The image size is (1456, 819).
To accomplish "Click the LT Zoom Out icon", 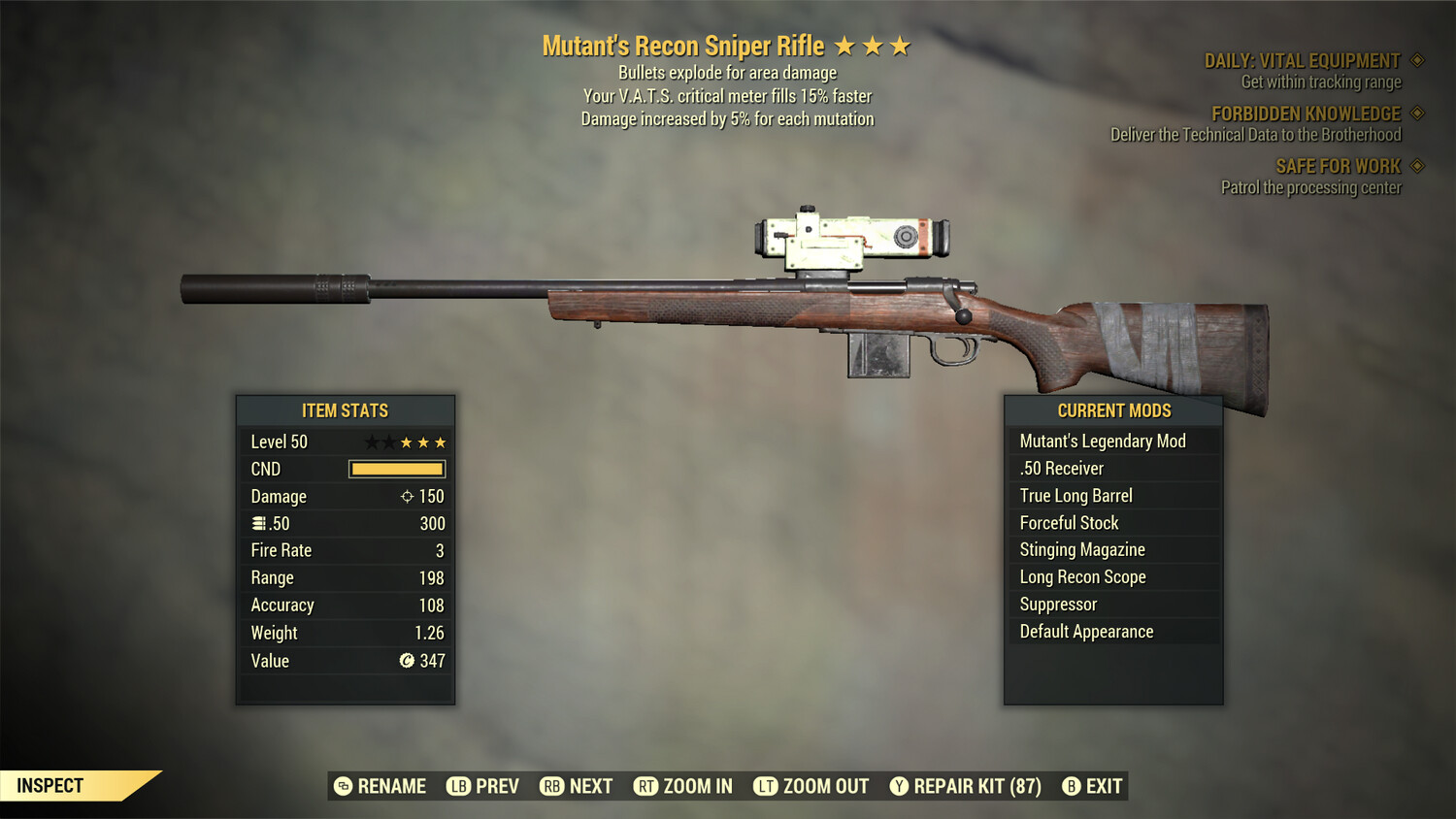I will point(766,786).
